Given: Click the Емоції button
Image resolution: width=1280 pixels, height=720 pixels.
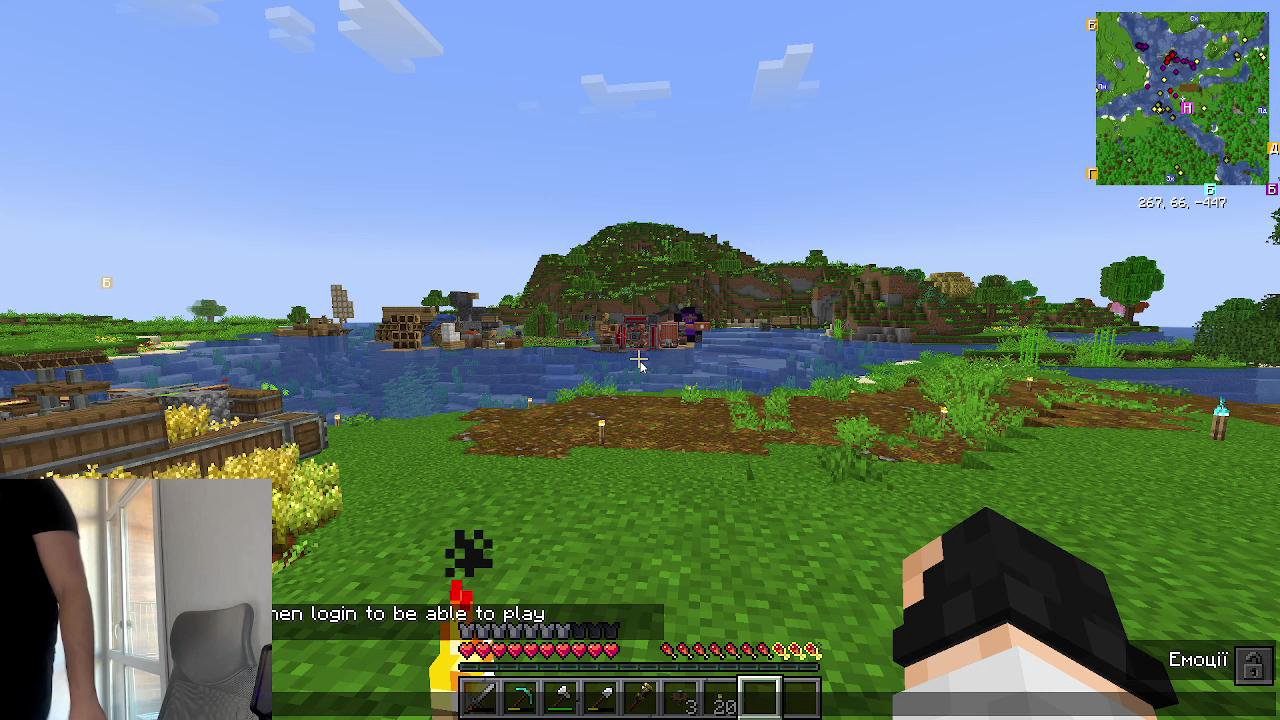Looking at the screenshot, I should [x=1199, y=660].
